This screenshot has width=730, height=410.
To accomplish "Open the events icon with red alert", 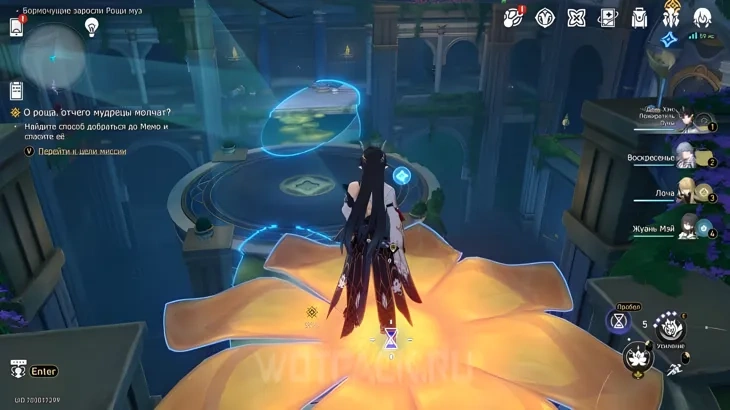I will (514, 17).
